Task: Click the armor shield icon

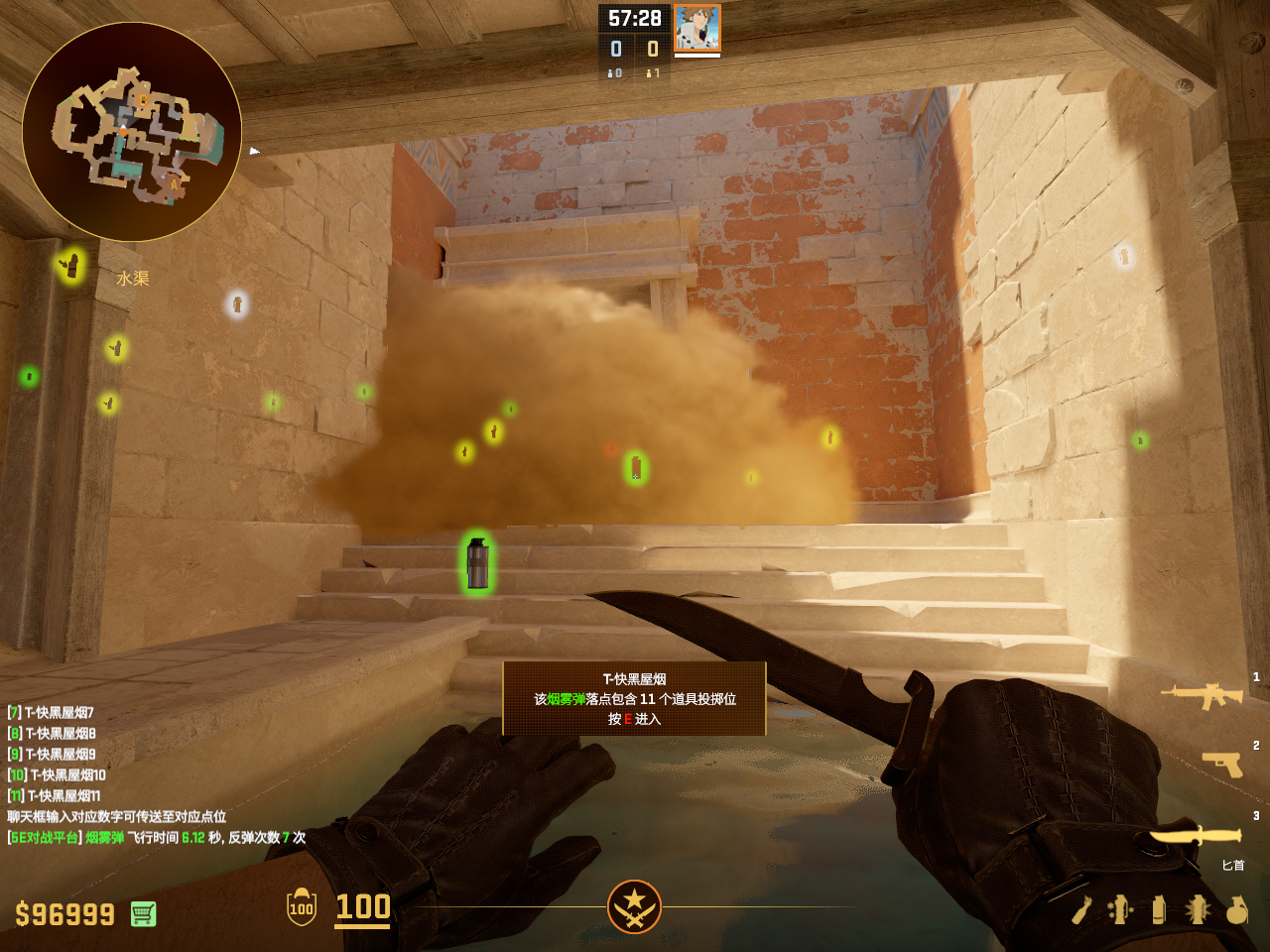Action: click(302, 907)
